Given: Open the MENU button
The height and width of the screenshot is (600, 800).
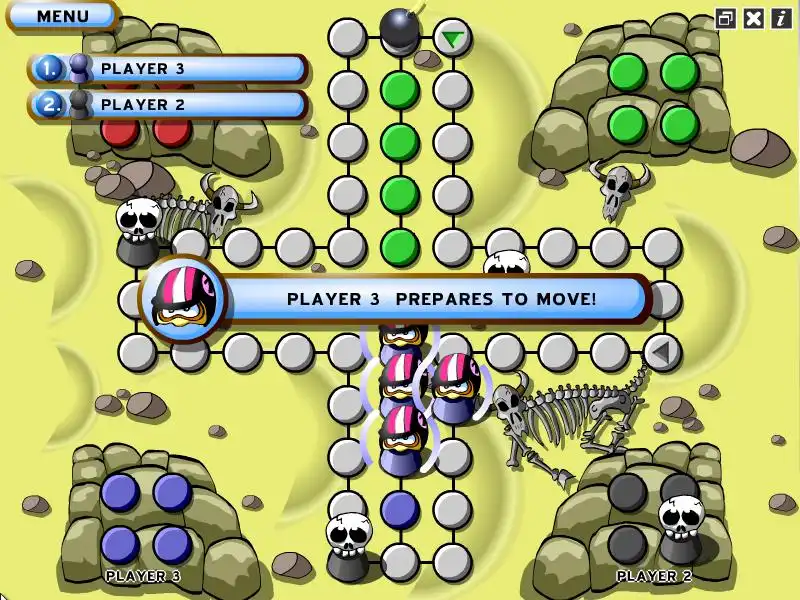Looking at the screenshot, I should pos(62,15).
